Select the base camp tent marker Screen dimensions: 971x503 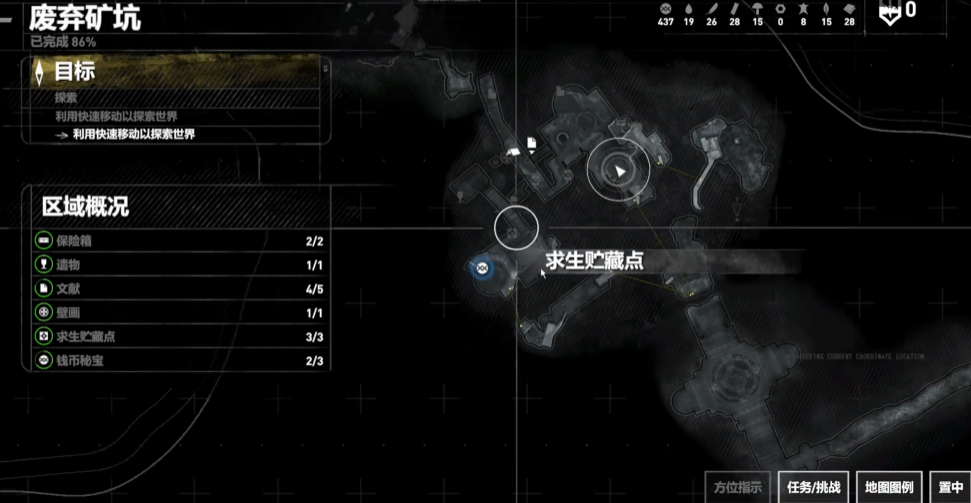coord(513,150)
